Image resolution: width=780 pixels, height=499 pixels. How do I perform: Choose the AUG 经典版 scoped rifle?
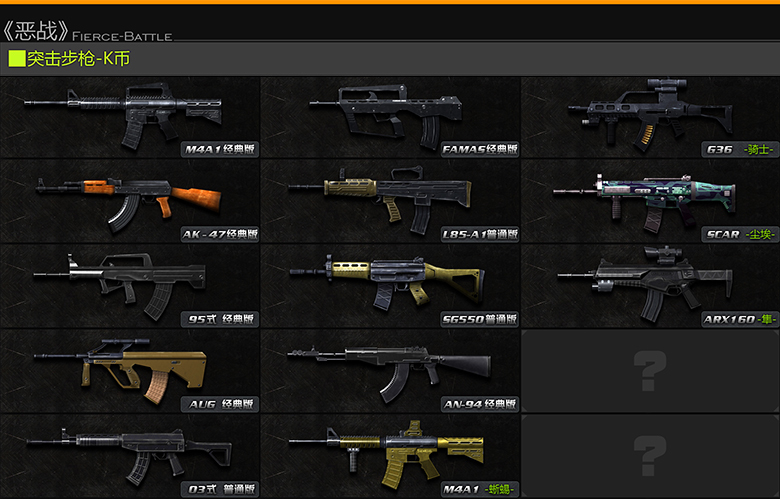point(130,371)
